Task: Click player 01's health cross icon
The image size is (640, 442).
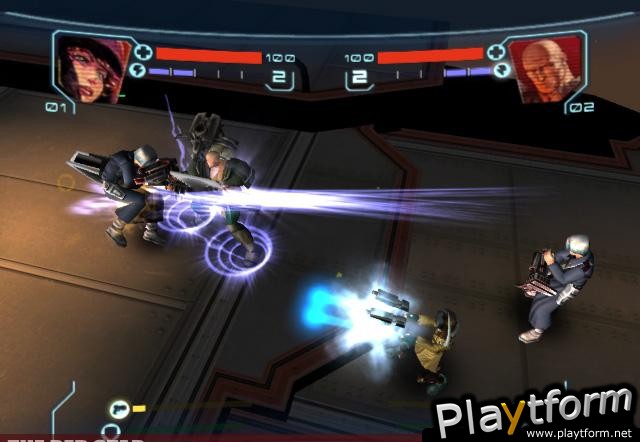Action: point(142,50)
